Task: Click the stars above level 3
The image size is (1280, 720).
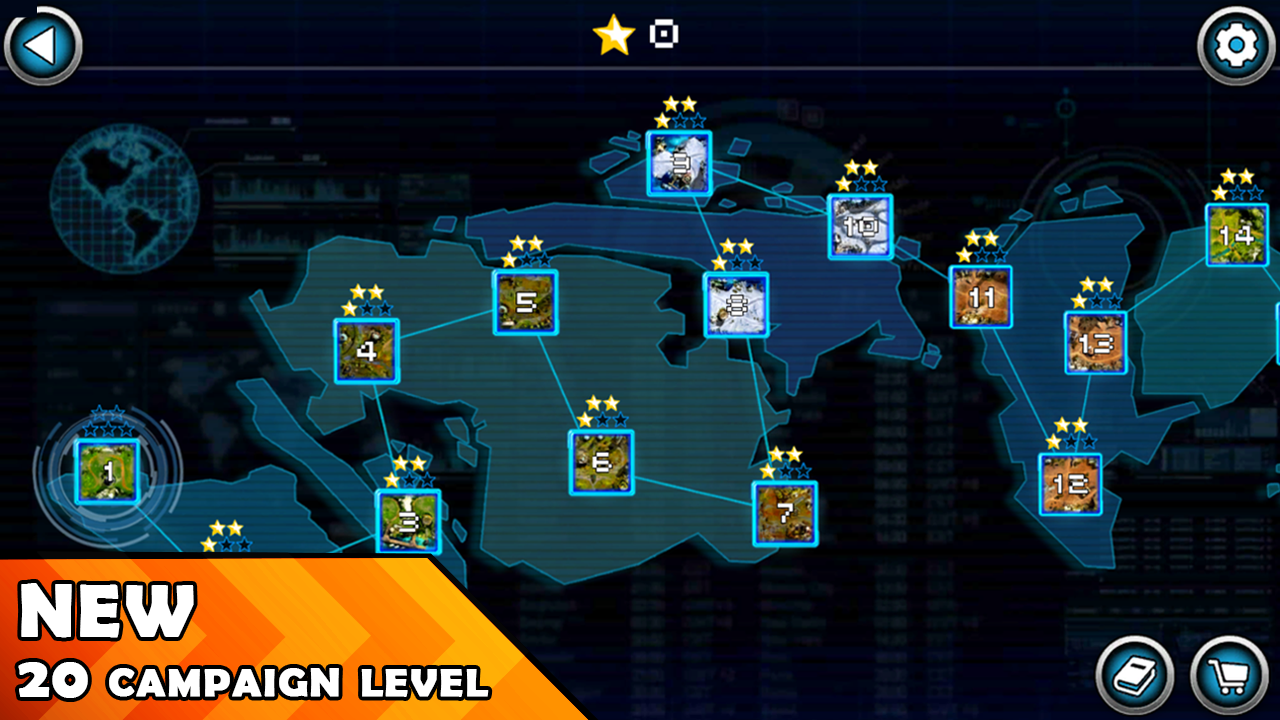Action: 411,466
